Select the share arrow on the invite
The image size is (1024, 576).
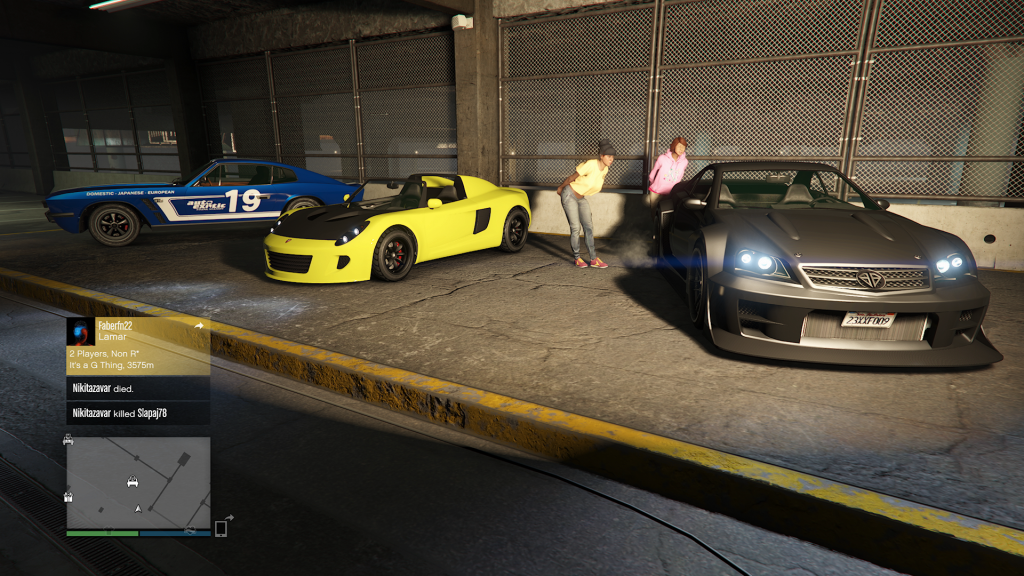pos(198,326)
